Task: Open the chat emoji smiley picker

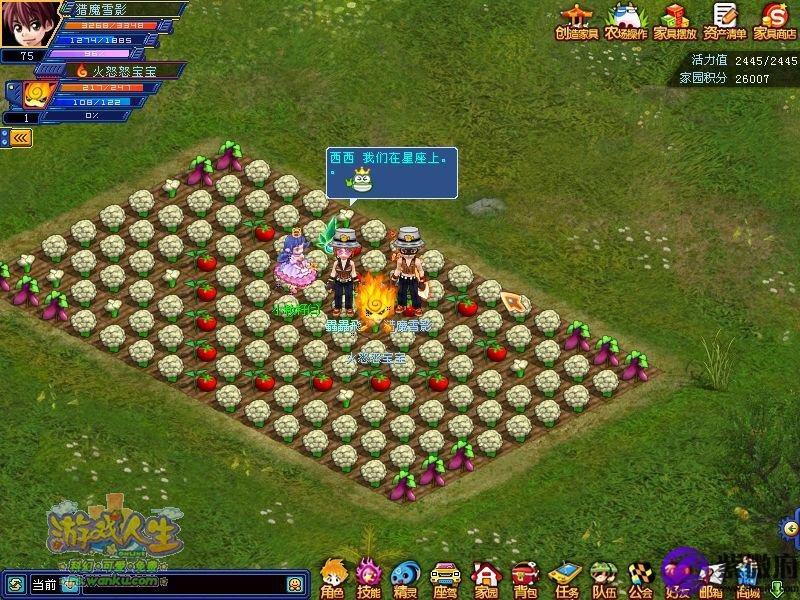Action: [296, 584]
